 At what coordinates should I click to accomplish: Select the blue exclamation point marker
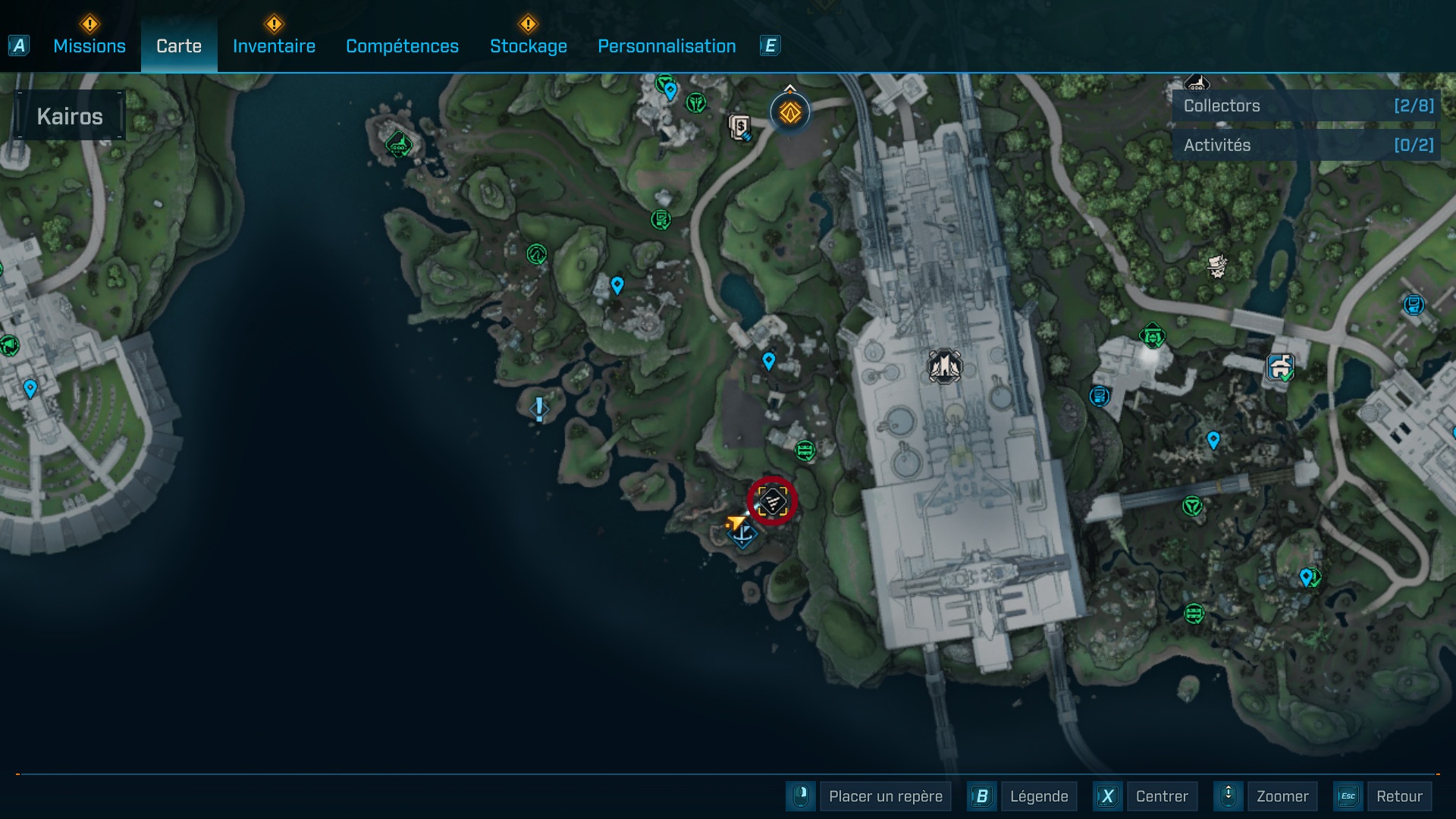coord(538,409)
